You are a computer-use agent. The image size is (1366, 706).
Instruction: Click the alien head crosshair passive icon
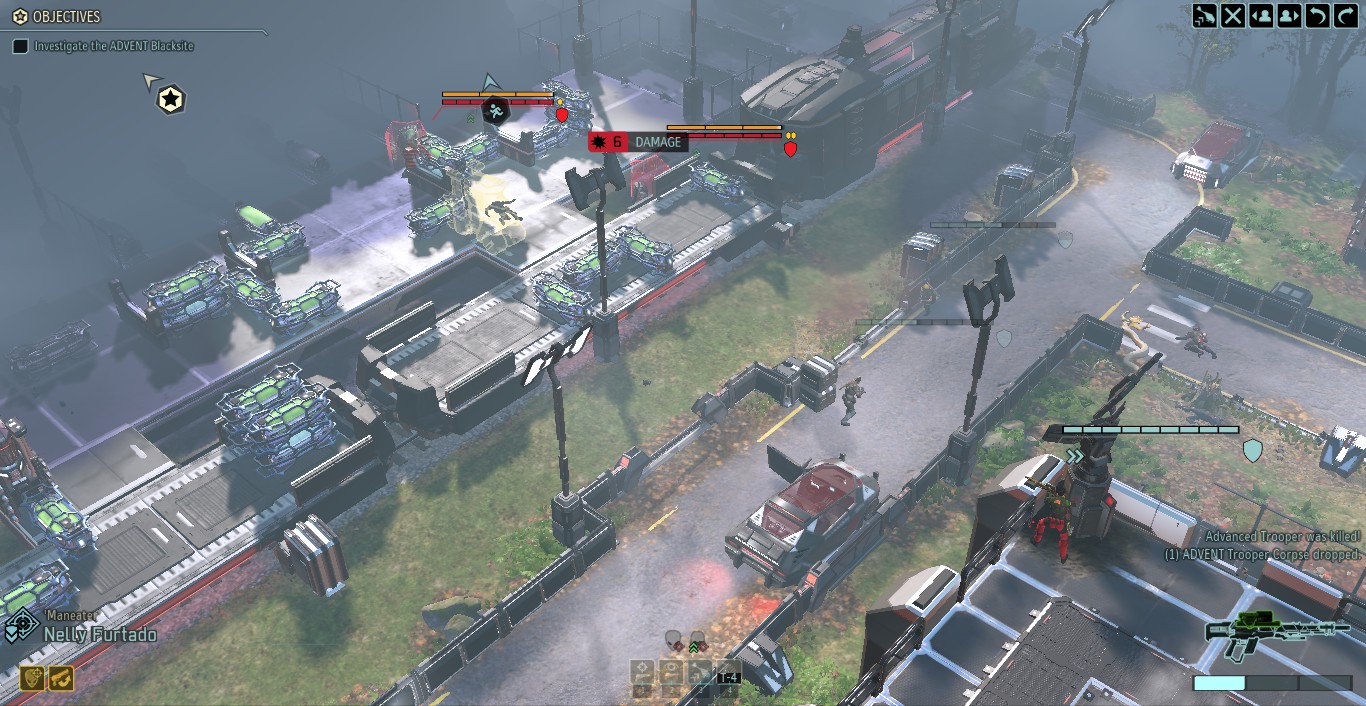tap(32, 678)
